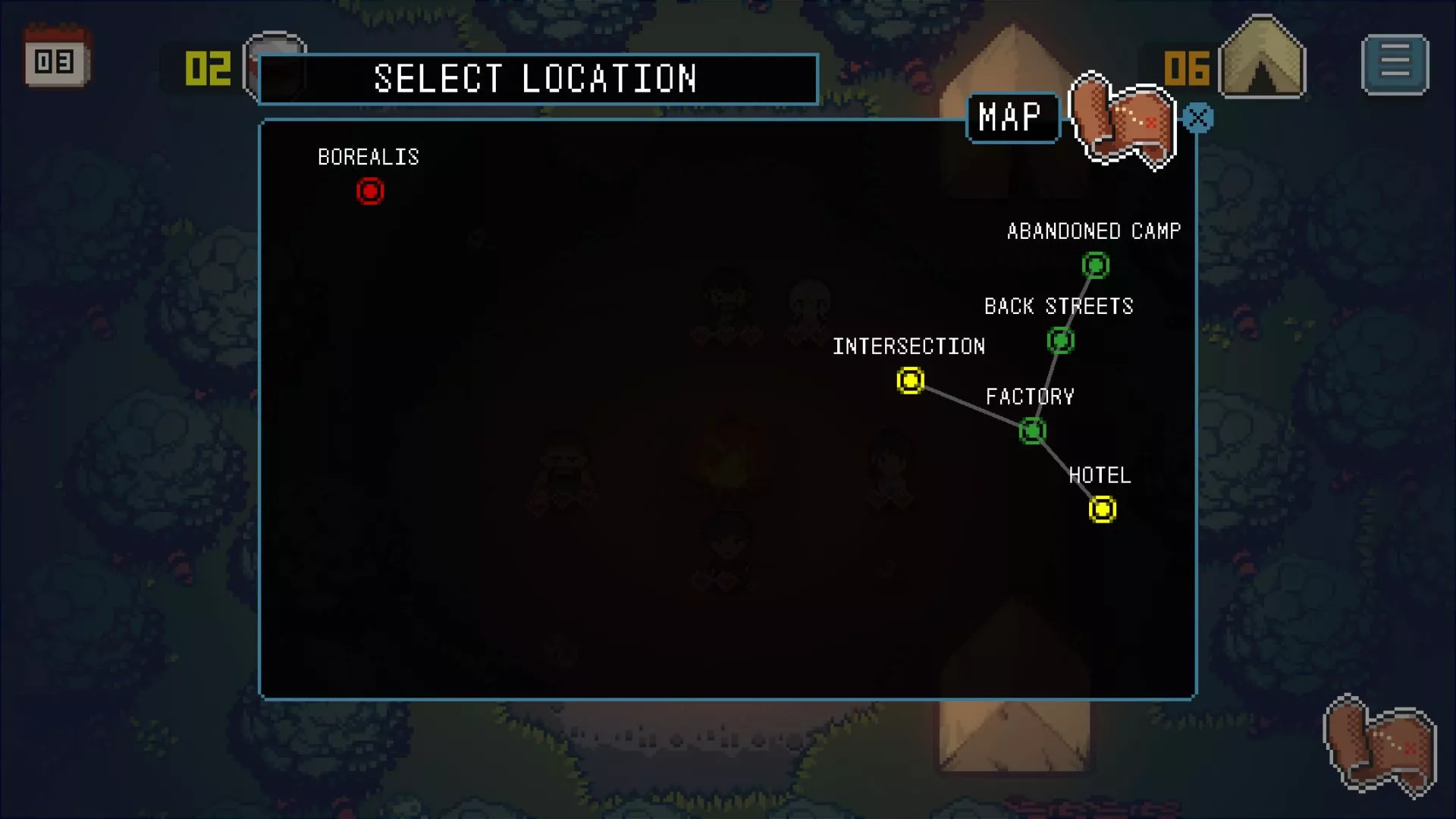The height and width of the screenshot is (819, 1456).
Task: Select the Back Streets location node
Action: (1060, 341)
